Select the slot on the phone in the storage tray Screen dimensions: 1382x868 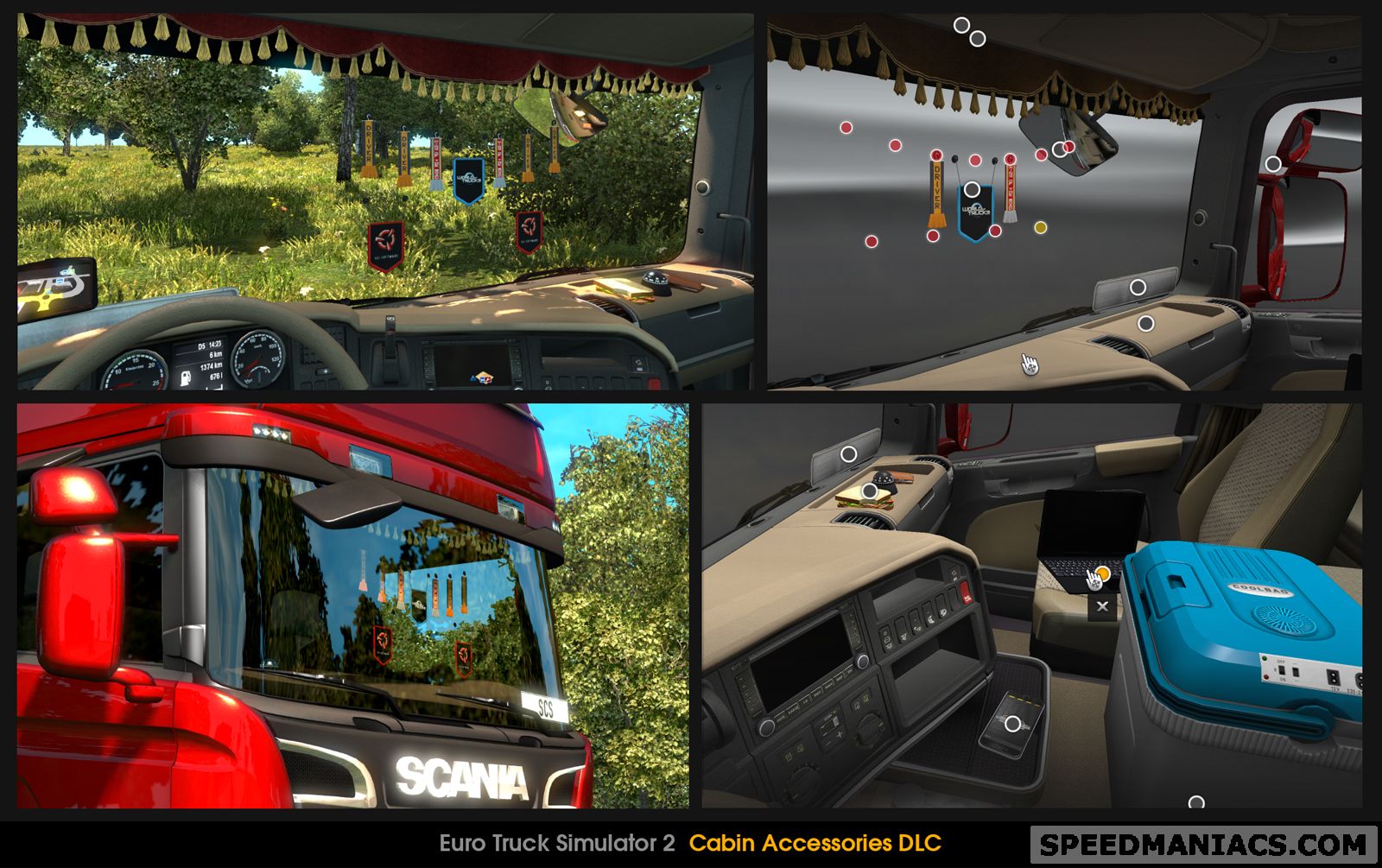[x=1012, y=724]
